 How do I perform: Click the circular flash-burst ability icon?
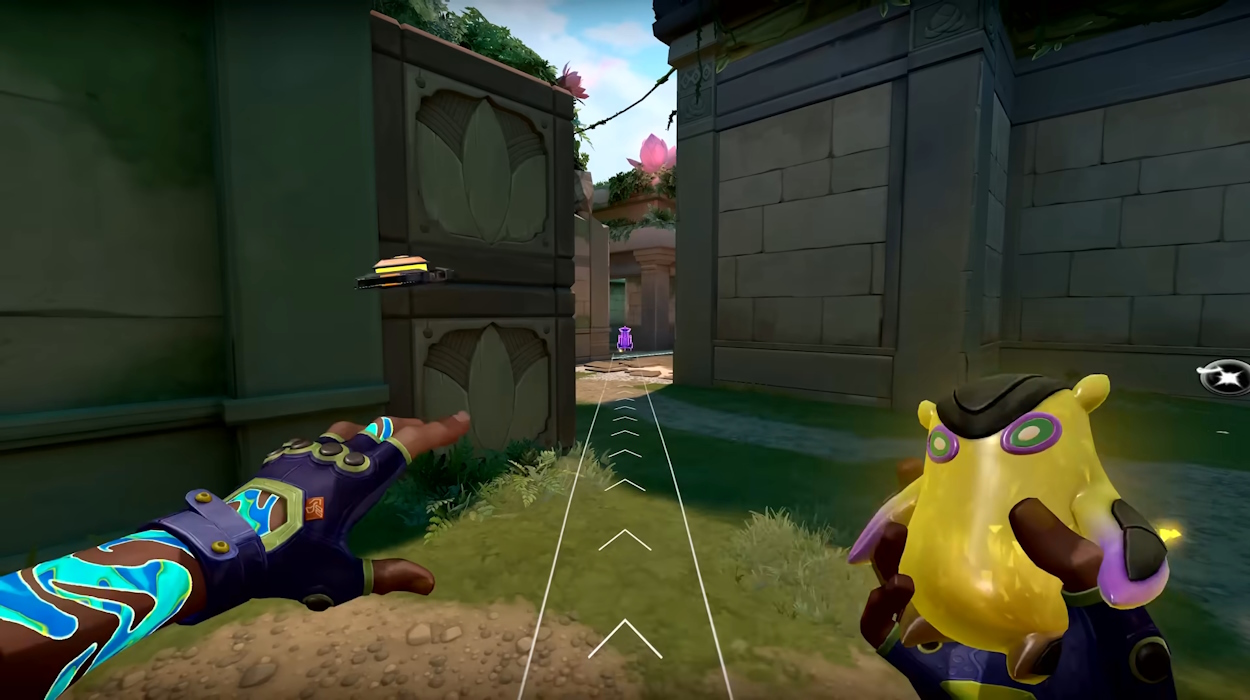click(1226, 377)
